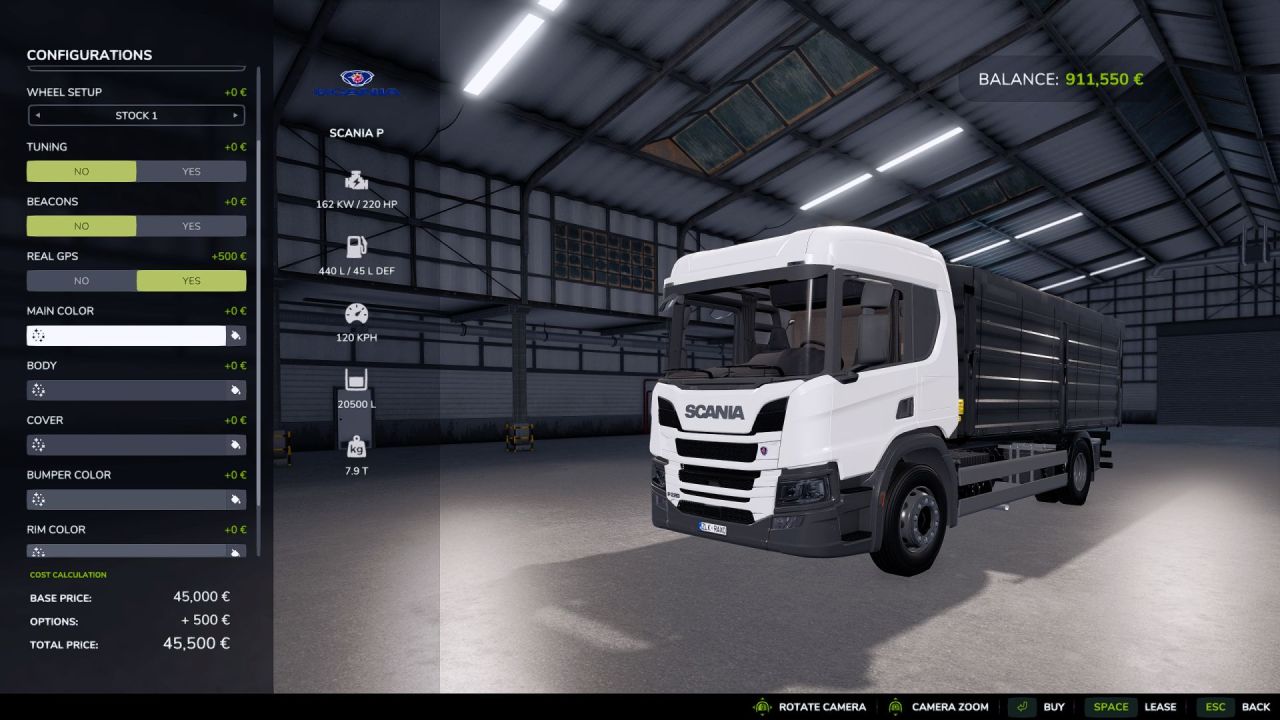Click LEASE to lease the Scania
This screenshot has width=1280, height=720.
[x=1161, y=706]
